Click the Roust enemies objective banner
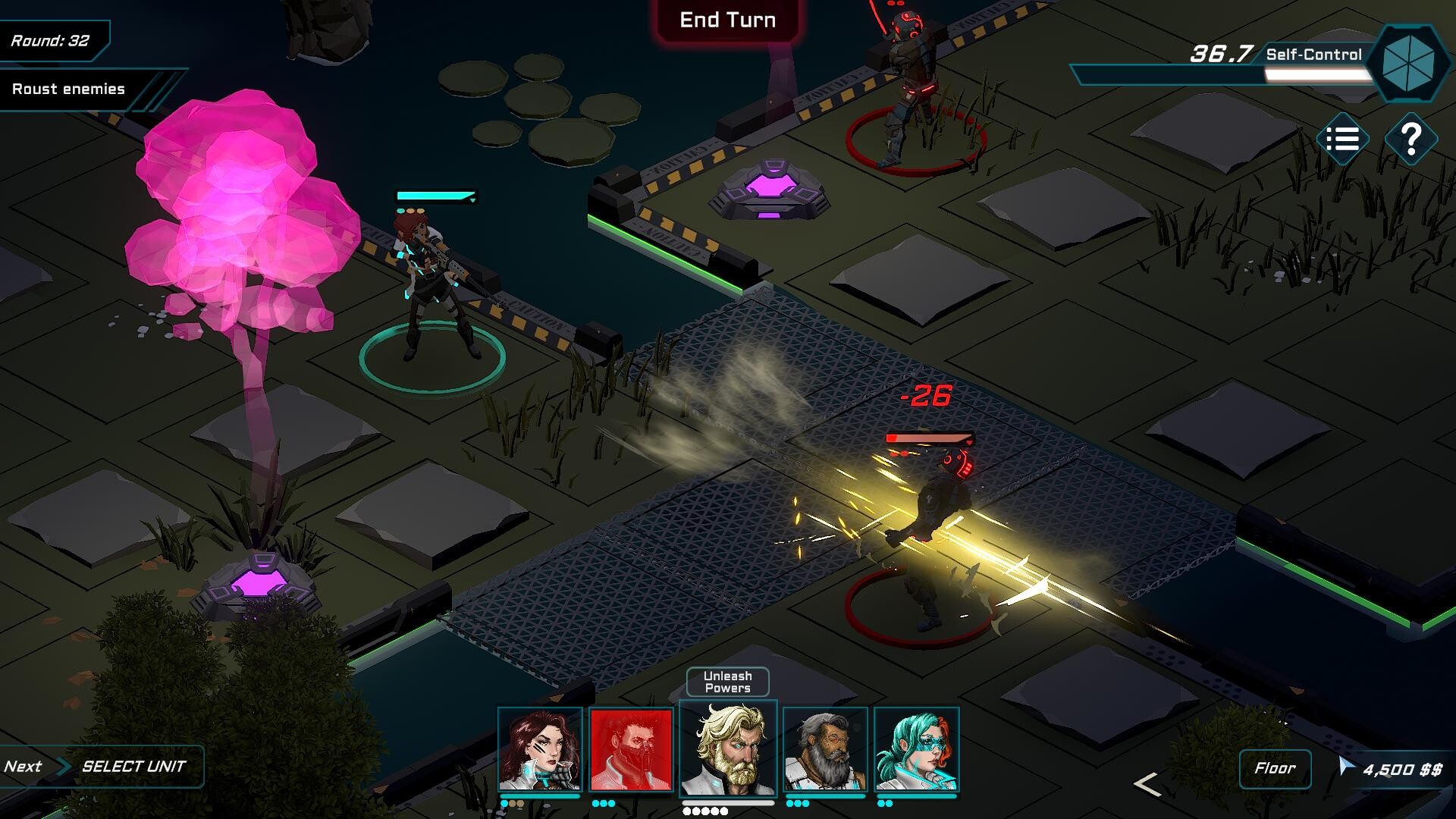The height and width of the screenshot is (819, 1456). click(68, 89)
